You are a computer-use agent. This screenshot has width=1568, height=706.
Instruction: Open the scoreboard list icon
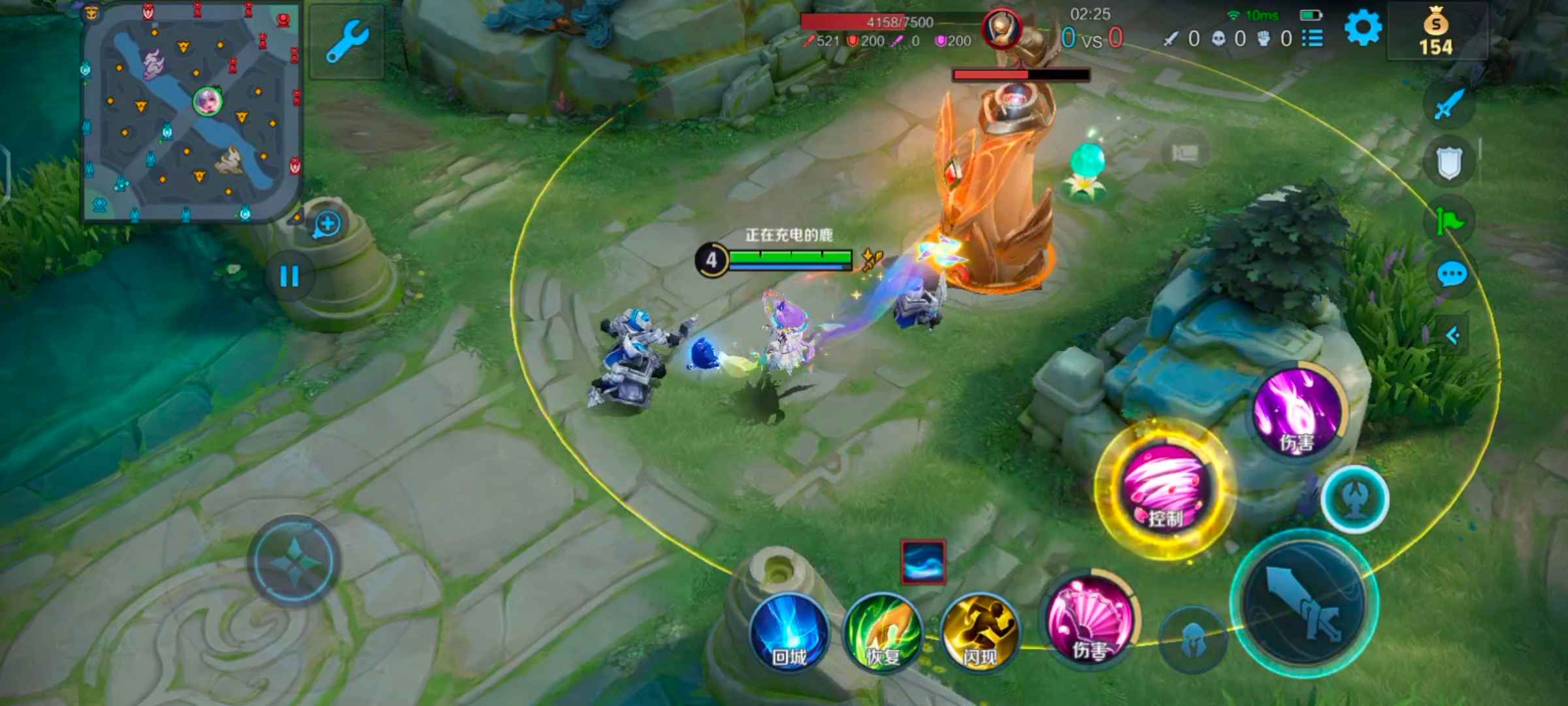tap(1313, 38)
